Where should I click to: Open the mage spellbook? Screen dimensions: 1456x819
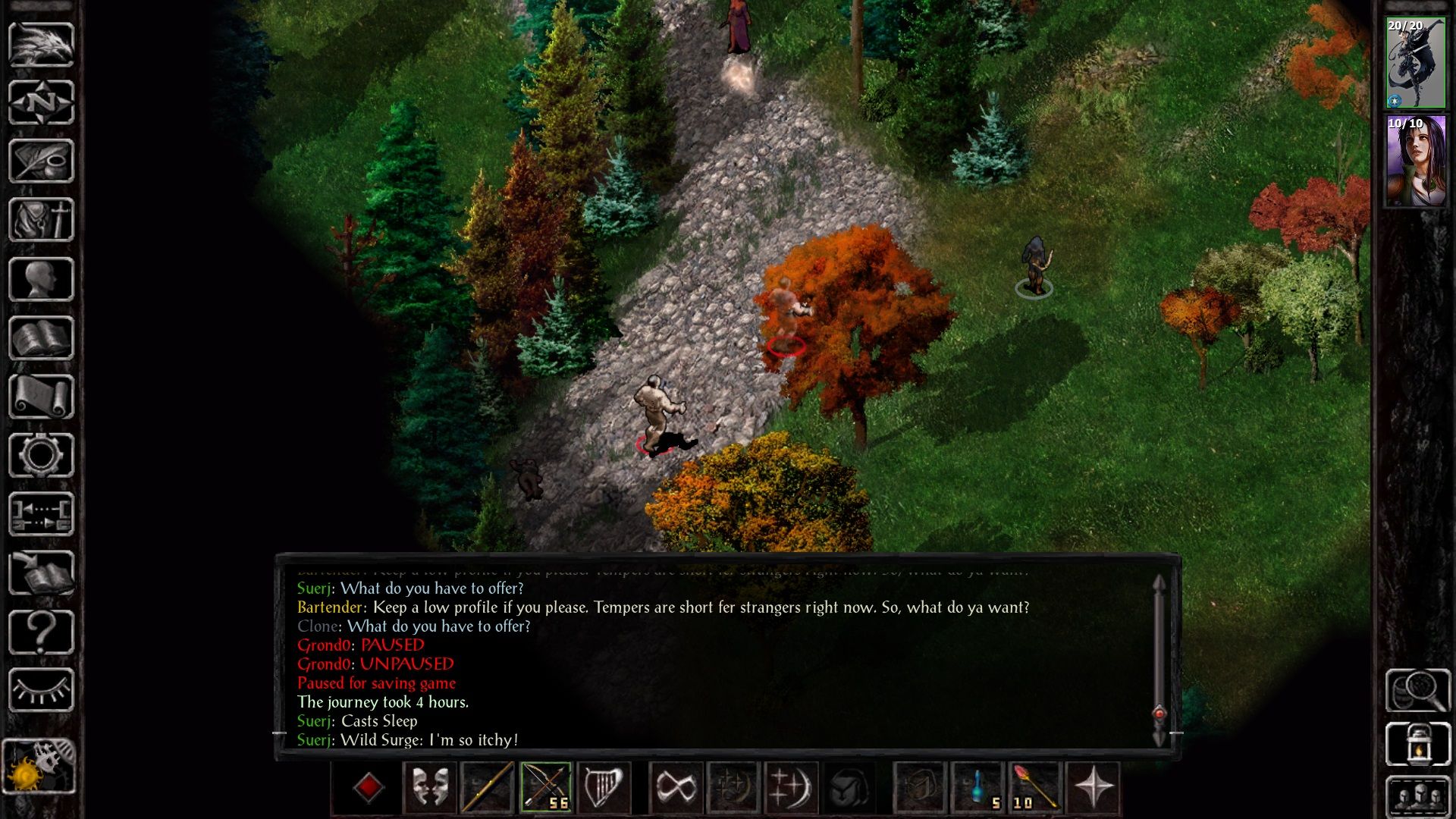coord(41,338)
